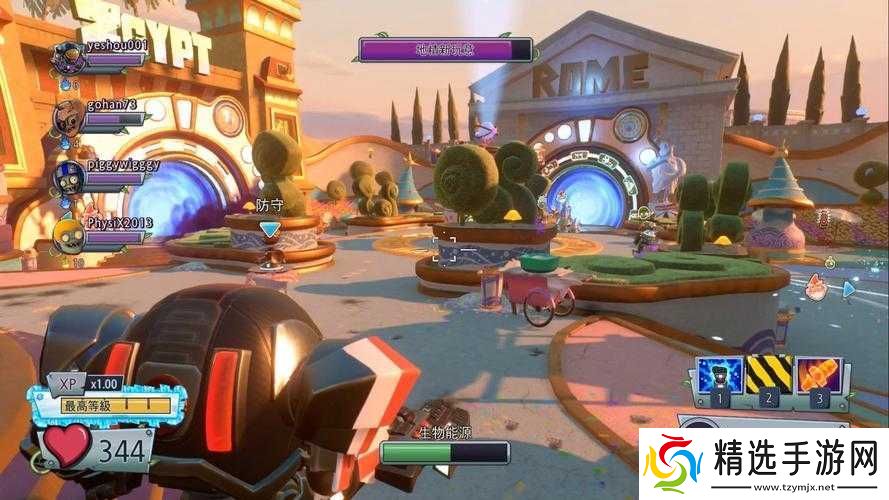Select teammate yeshou001's portrait
Image resolution: width=889 pixels, height=500 pixels.
tap(68, 57)
